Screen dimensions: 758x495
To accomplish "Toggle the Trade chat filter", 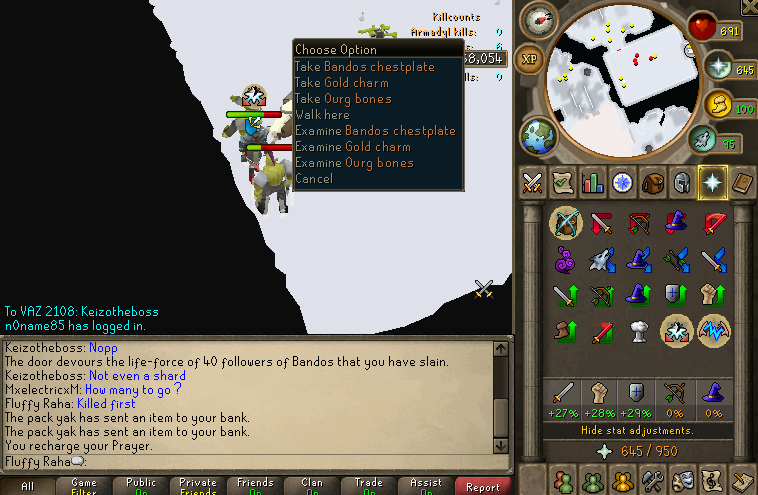I will (369, 486).
